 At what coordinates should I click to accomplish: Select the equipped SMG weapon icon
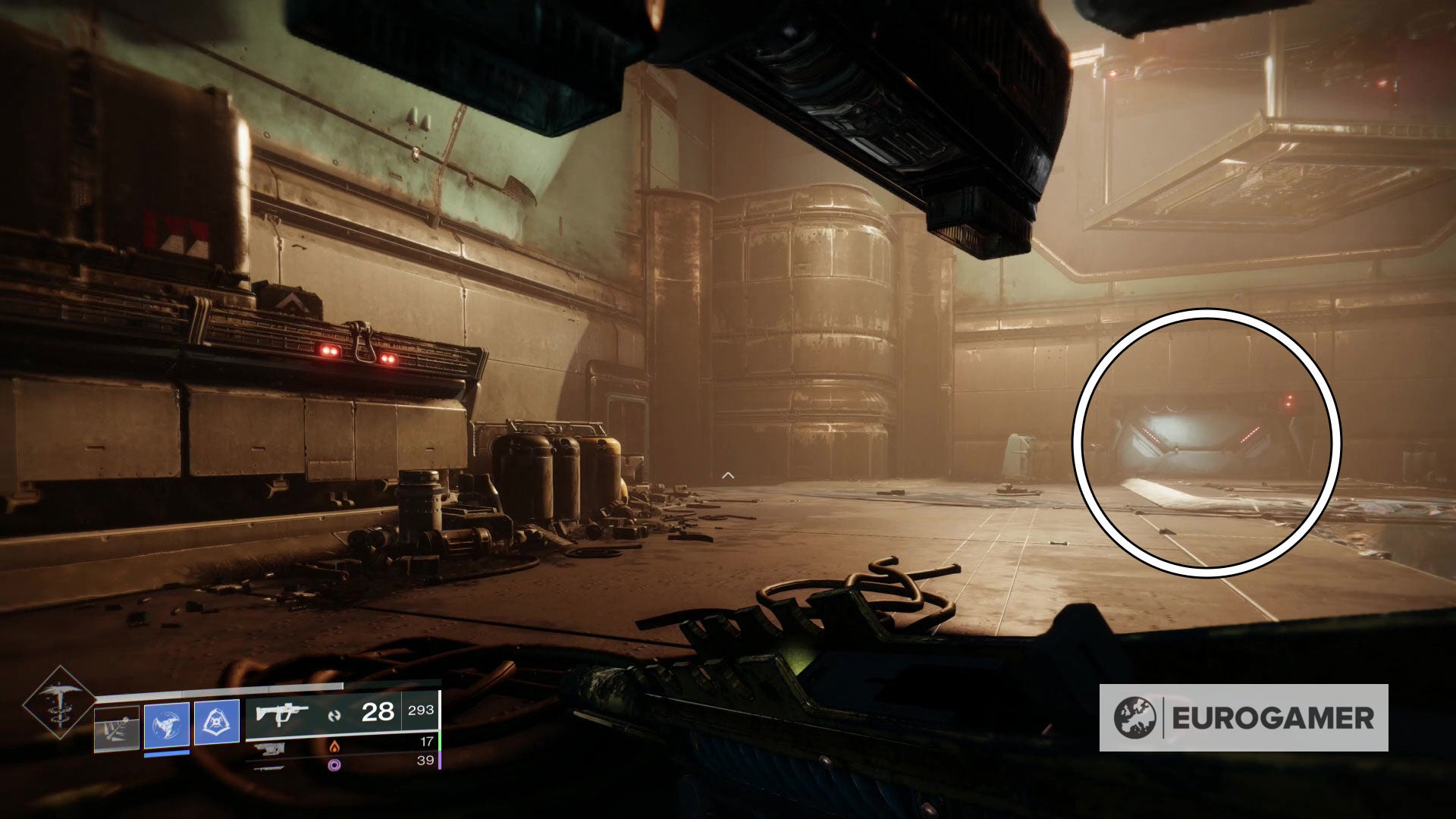pos(282,713)
